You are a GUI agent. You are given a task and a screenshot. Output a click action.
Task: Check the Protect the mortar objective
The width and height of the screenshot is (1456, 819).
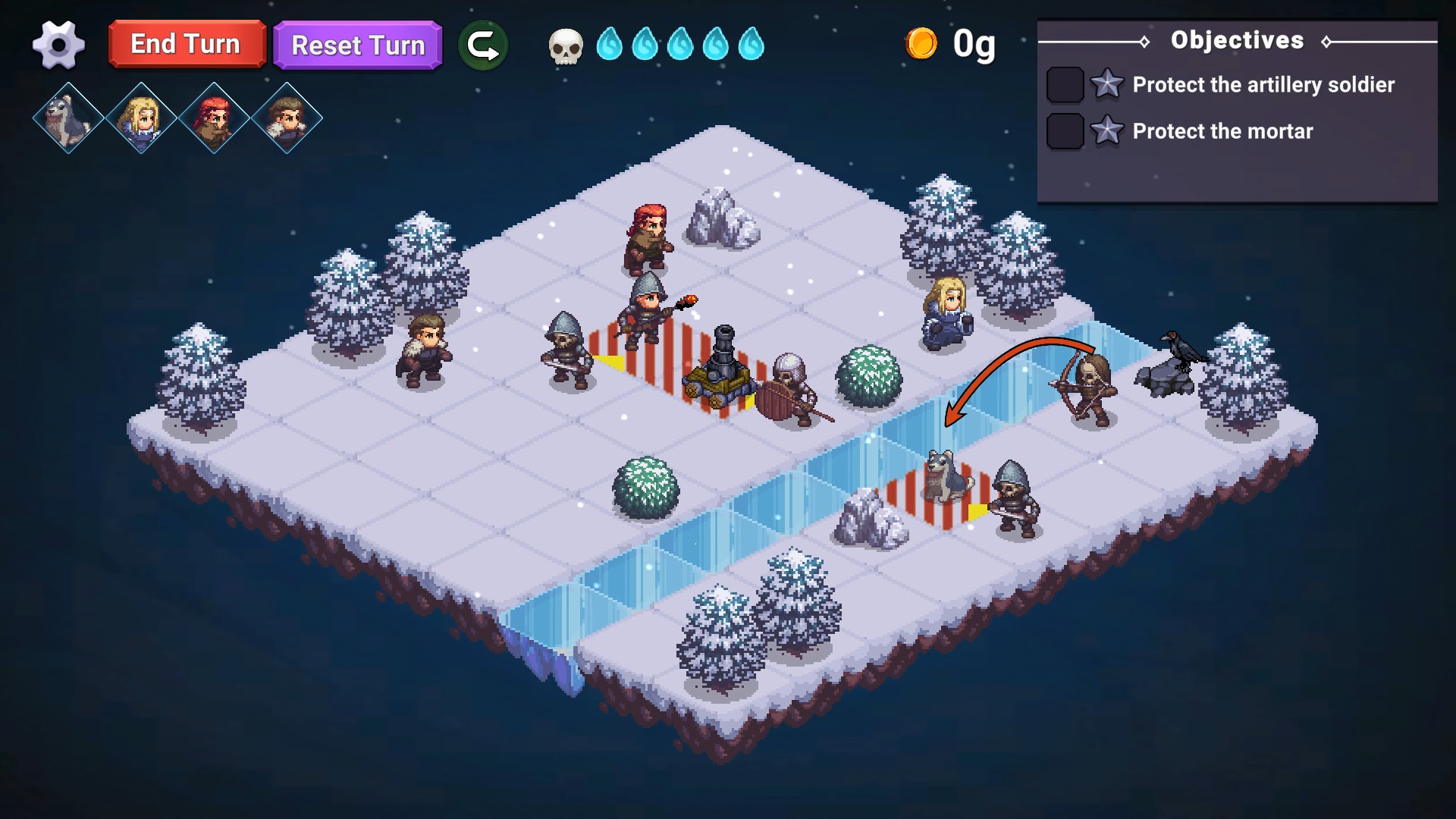coord(1065,130)
